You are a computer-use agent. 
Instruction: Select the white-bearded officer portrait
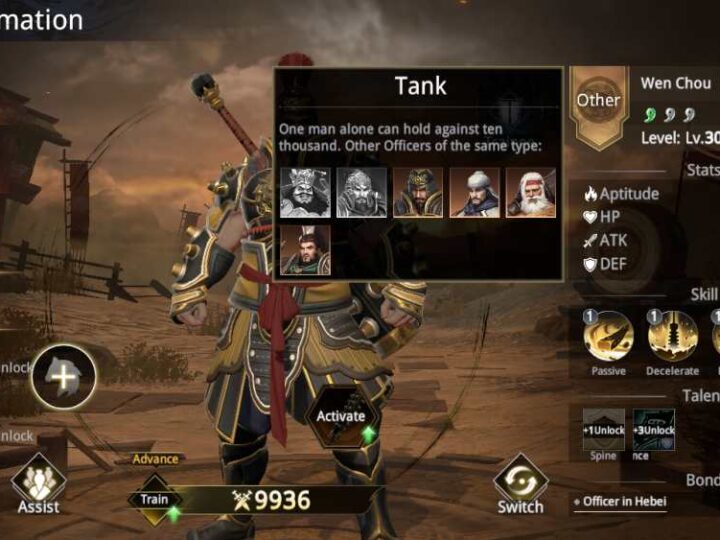point(530,192)
